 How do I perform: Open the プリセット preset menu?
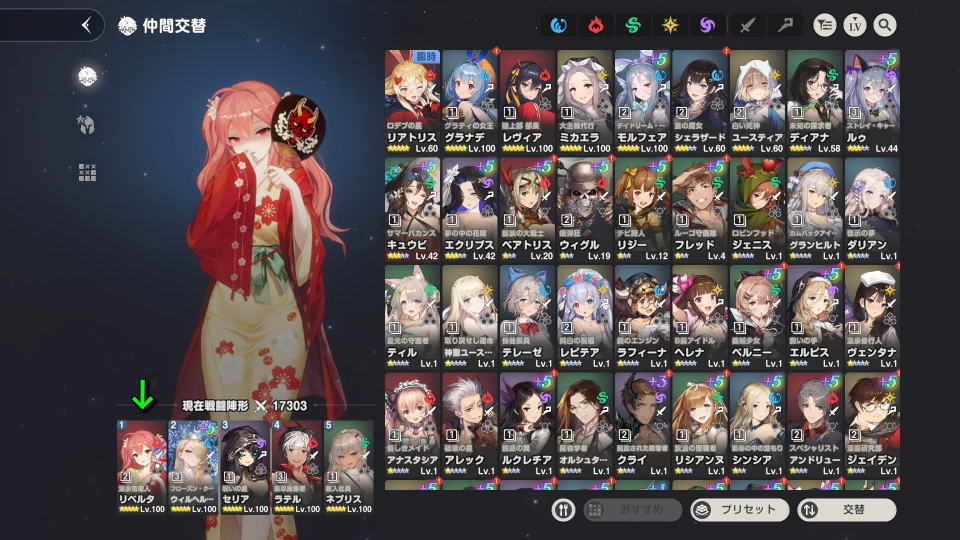739,509
